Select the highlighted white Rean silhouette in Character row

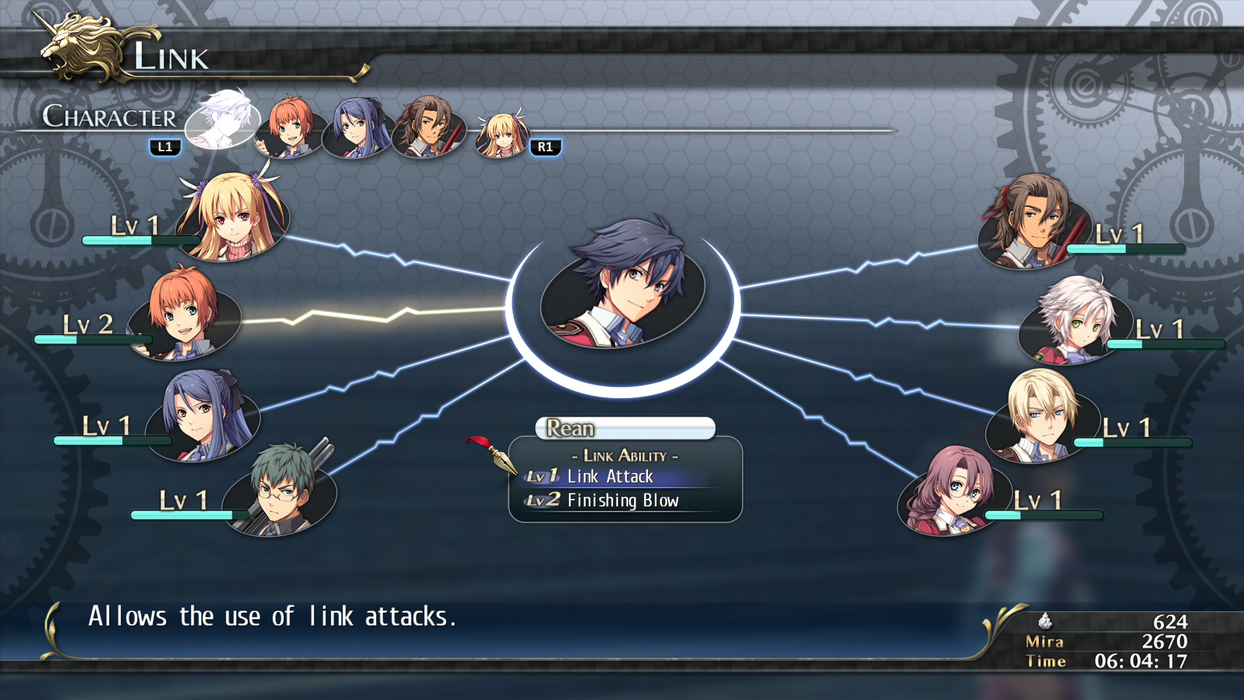tap(223, 120)
